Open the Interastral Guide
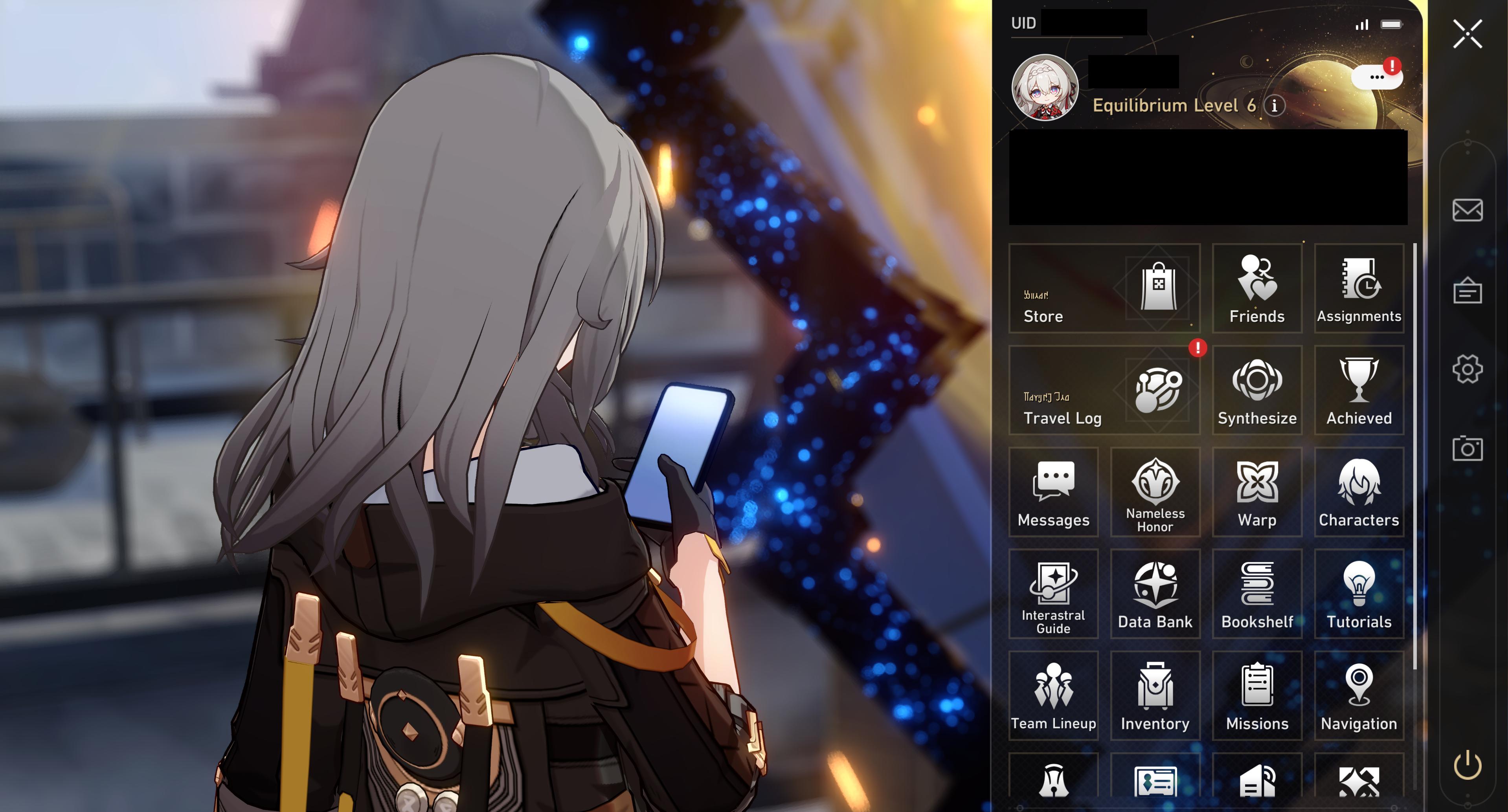The width and height of the screenshot is (1508, 812). (1053, 594)
